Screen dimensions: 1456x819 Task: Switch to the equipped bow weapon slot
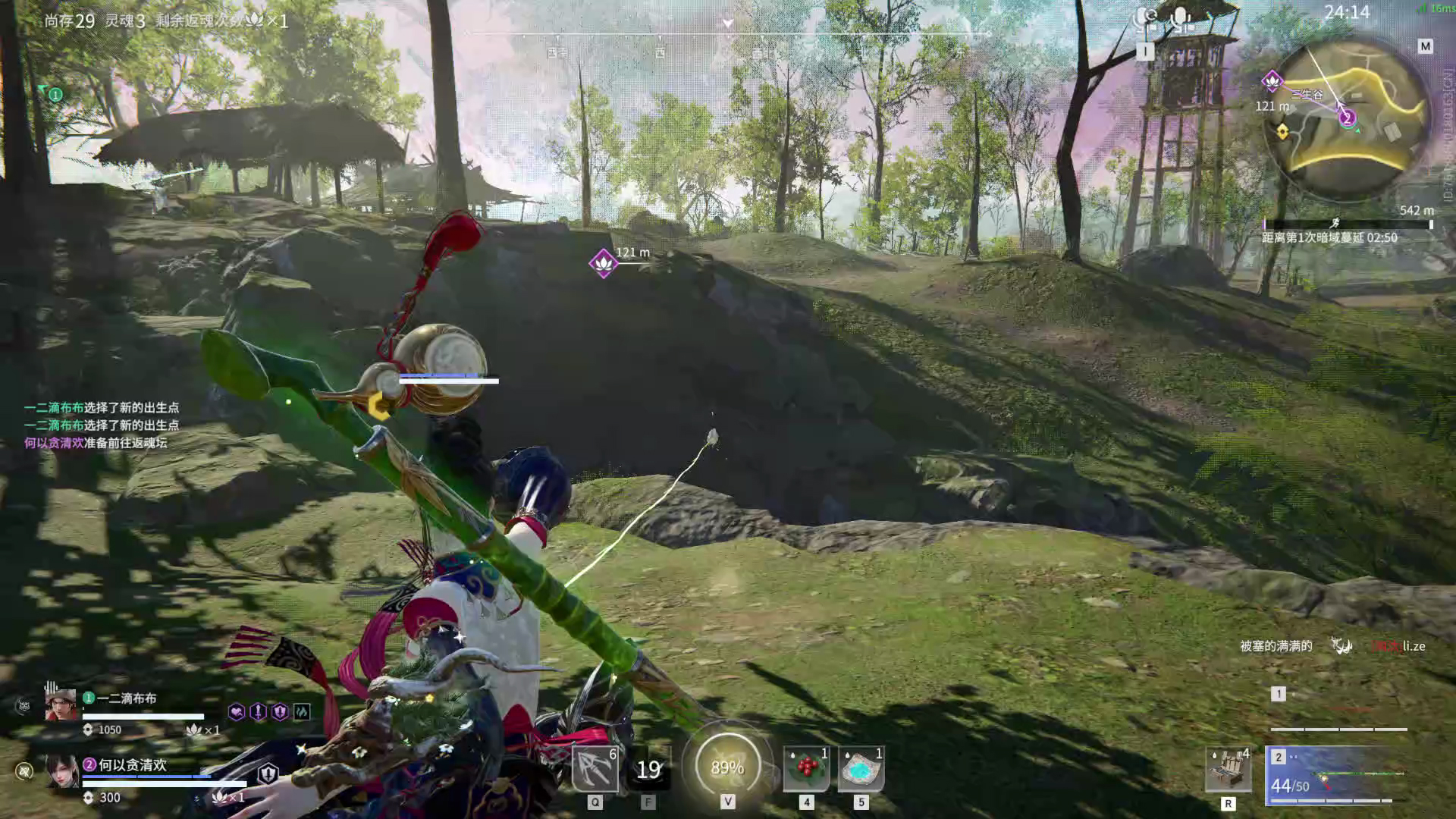tap(1335, 777)
